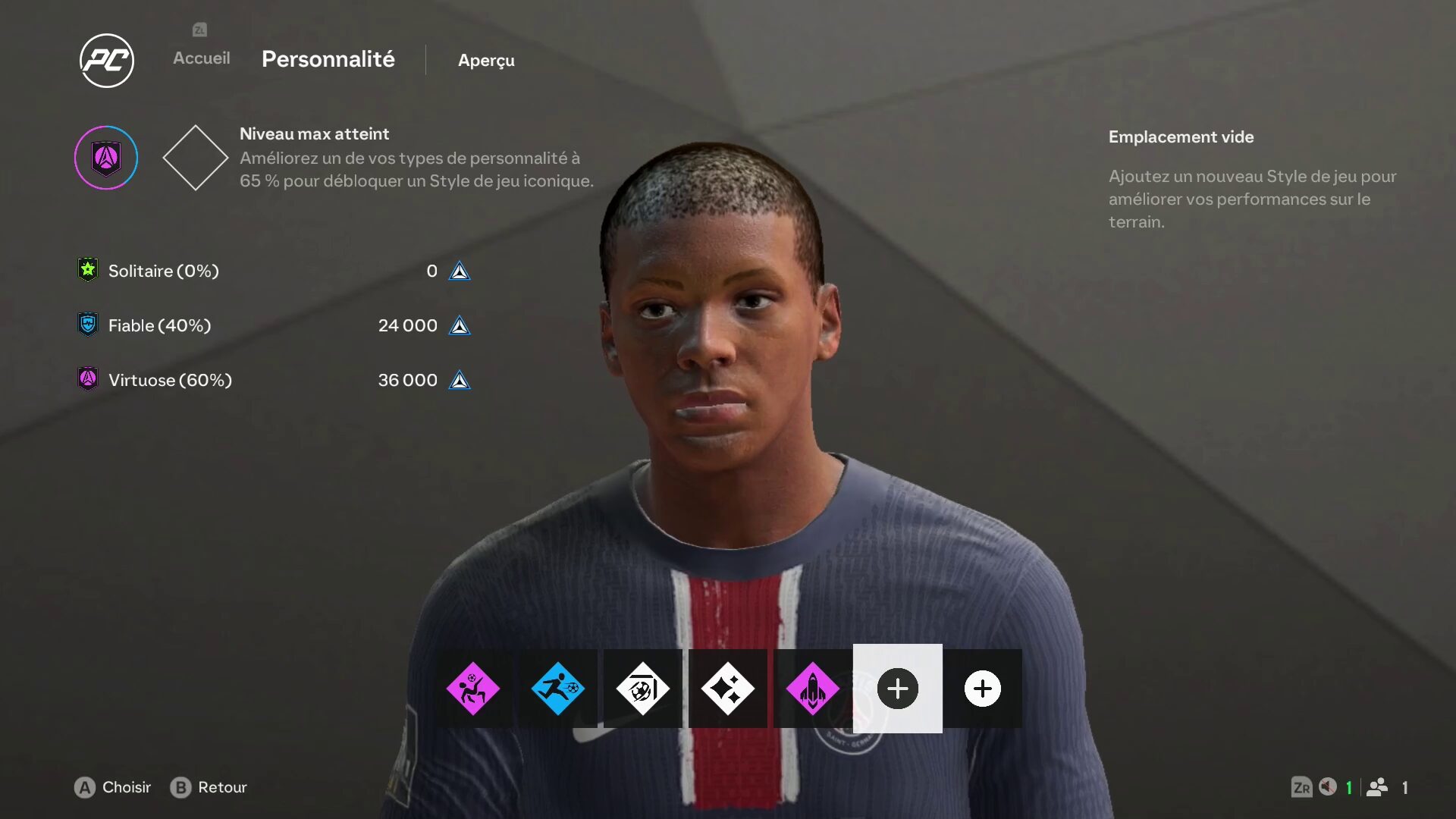This screenshot has width=1456, height=819.
Task: Select the pink bicycle kick playstyle
Action: click(x=472, y=689)
